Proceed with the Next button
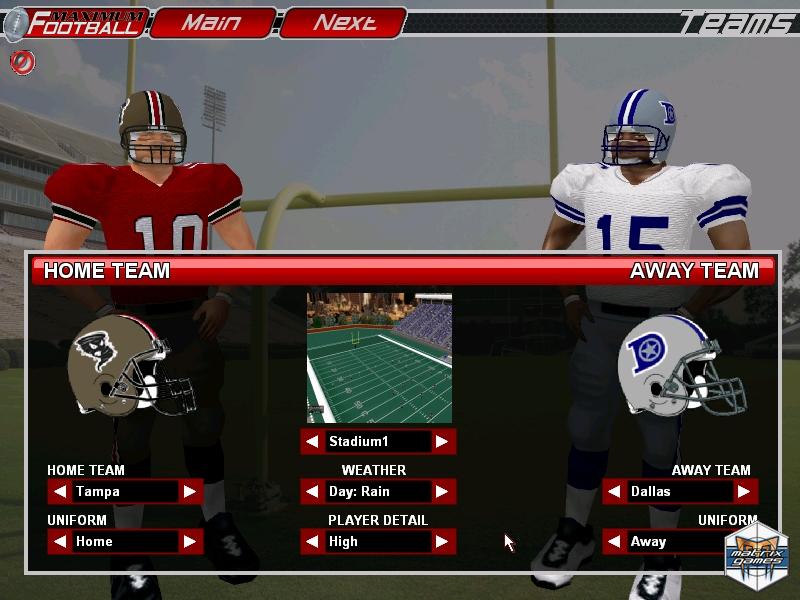800x600 pixels. (343, 23)
